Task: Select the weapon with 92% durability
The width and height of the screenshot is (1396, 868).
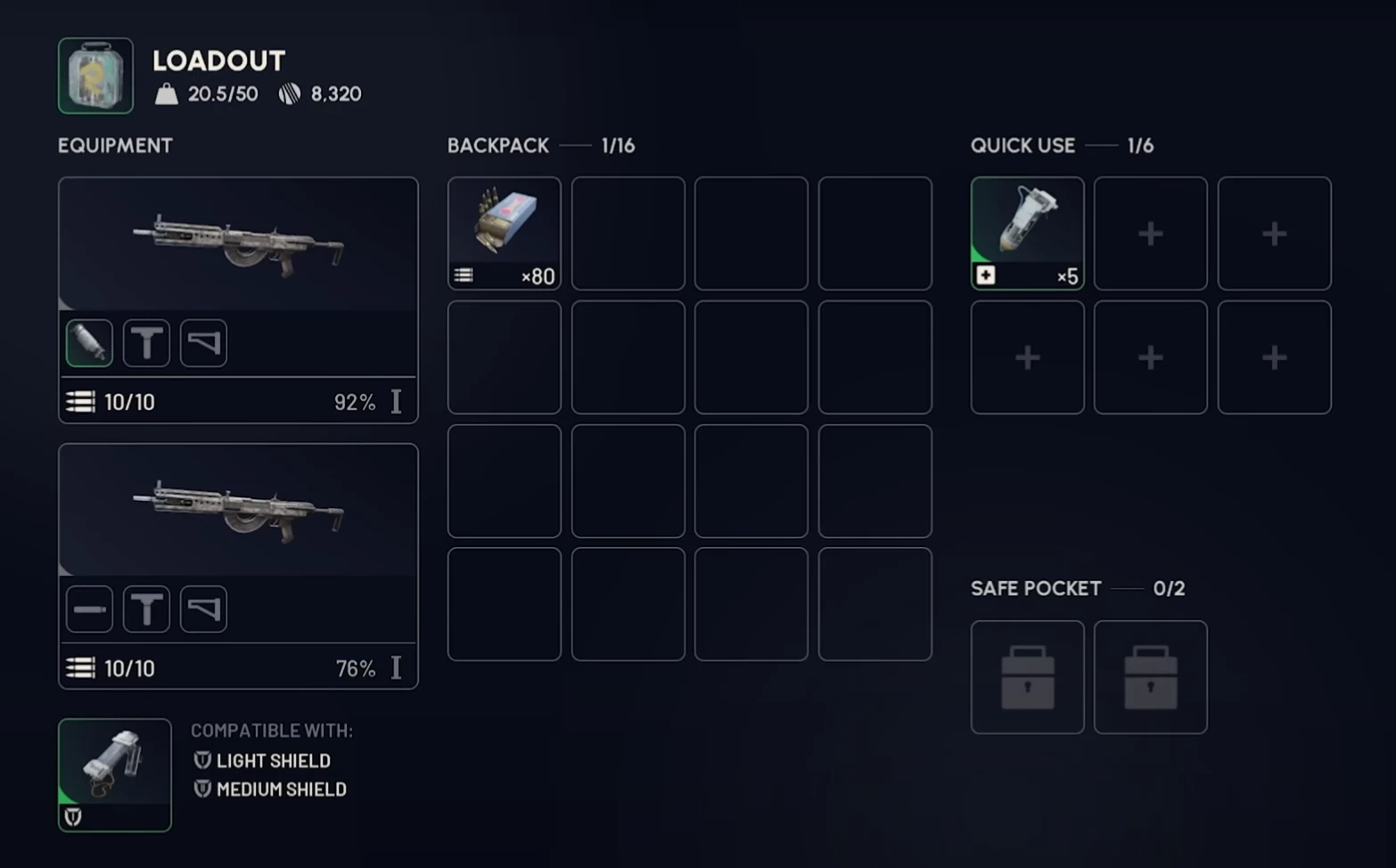Action: click(238, 244)
